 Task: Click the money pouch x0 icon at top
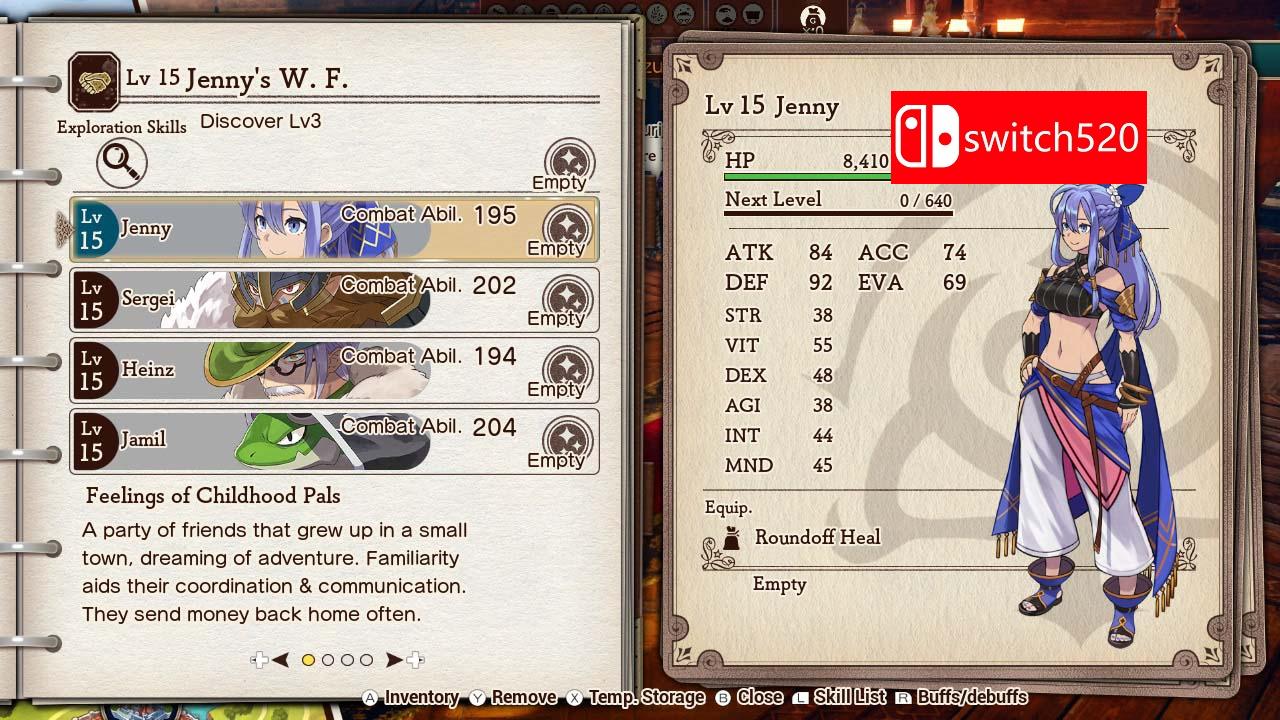click(814, 17)
